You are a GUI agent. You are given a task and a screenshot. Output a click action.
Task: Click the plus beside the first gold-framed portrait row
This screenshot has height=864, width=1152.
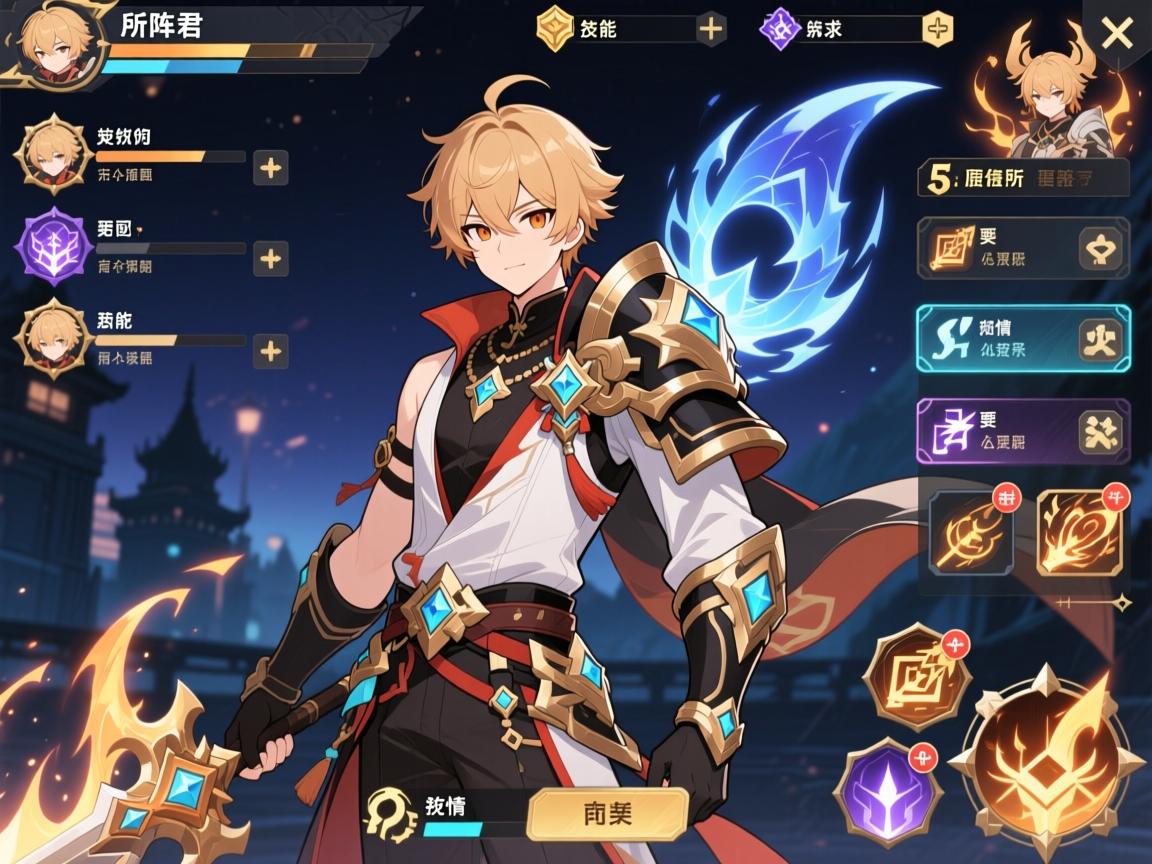pyautogui.click(x=270, y=168)
